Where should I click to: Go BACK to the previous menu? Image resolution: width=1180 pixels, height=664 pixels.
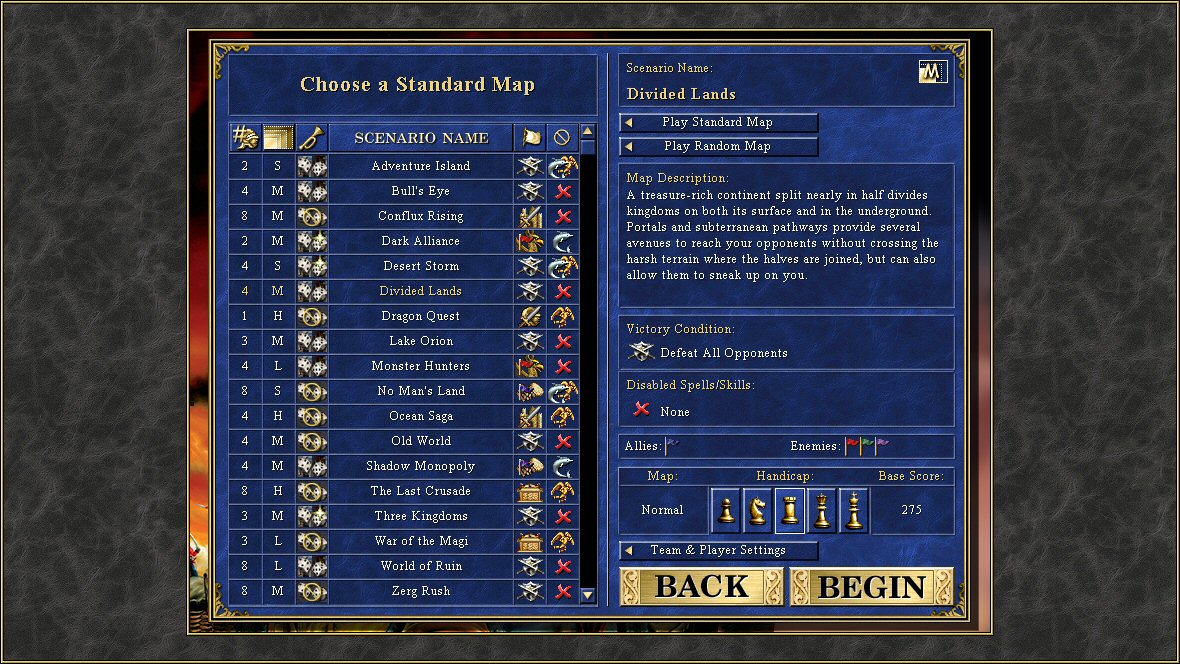point(701,587)
